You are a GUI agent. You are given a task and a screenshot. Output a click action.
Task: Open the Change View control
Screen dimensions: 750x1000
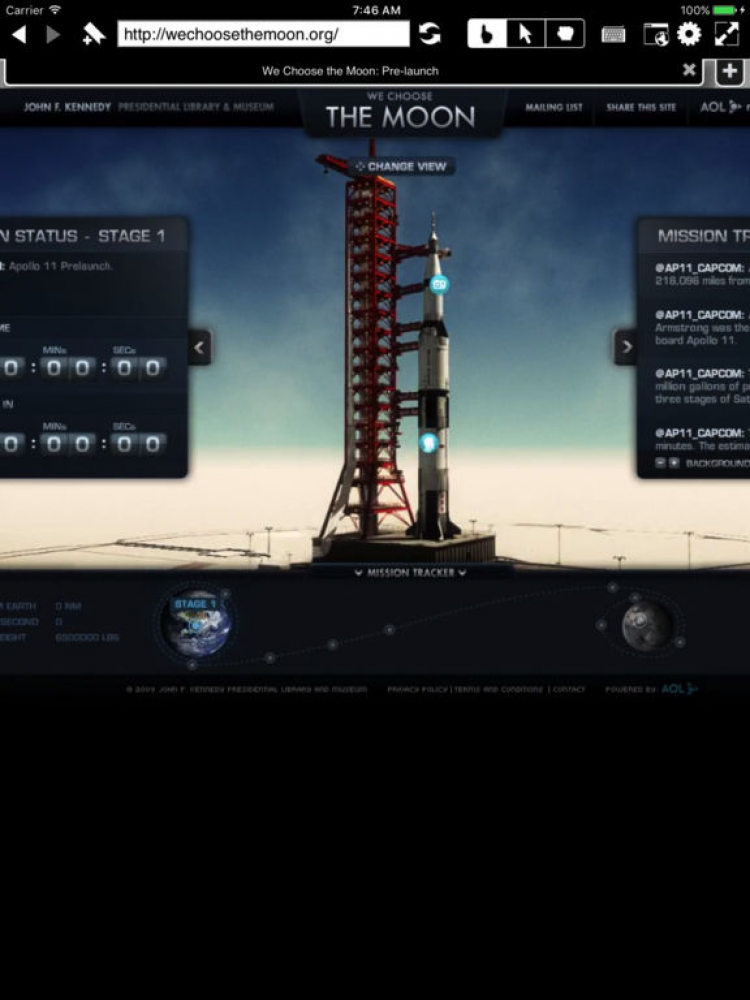pyautogui.click(x=401, y=166)
